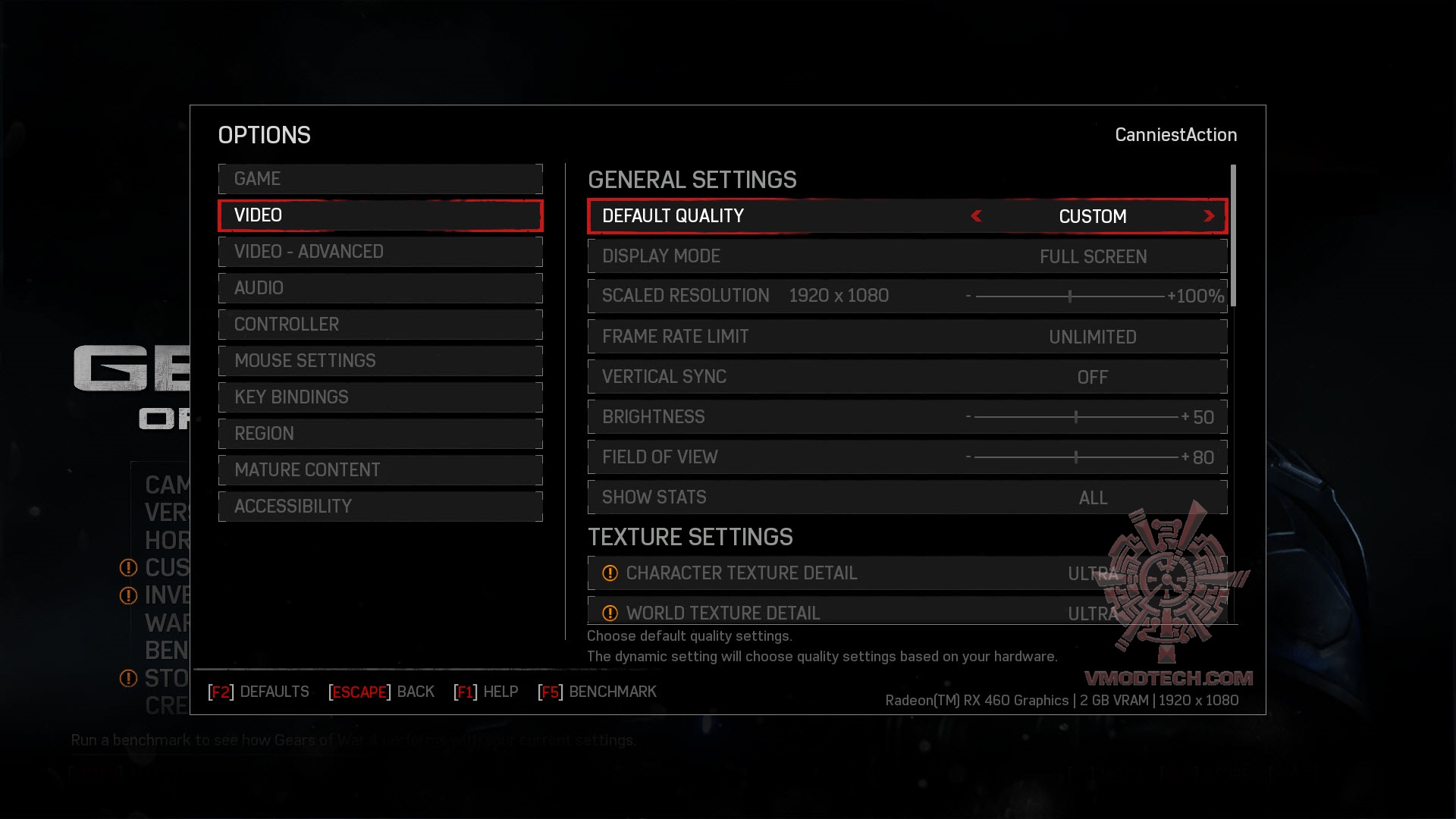Open the Game options category

coord(380,179)
